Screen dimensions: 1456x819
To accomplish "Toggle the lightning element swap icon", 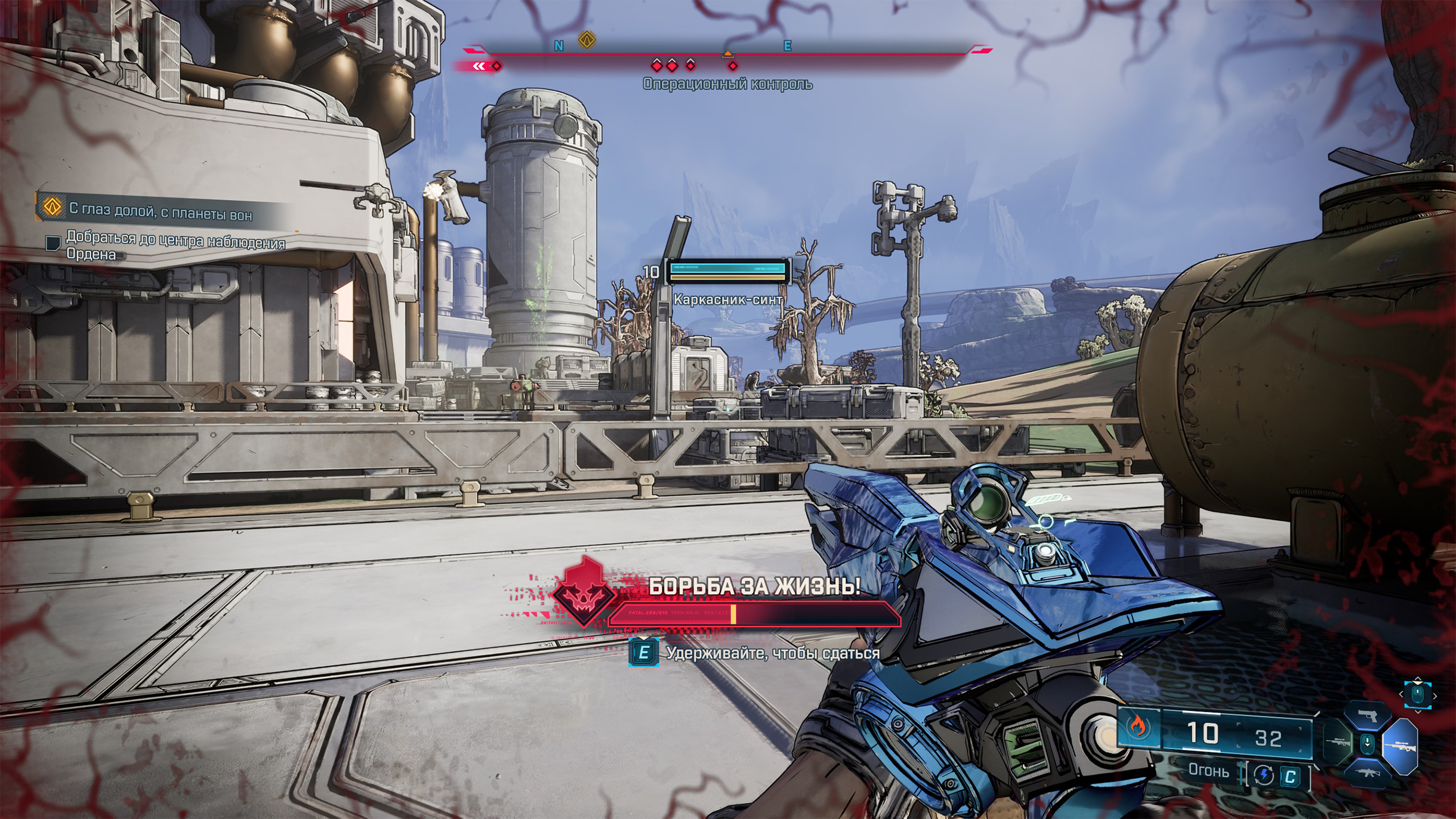I will coord(1263,775).
